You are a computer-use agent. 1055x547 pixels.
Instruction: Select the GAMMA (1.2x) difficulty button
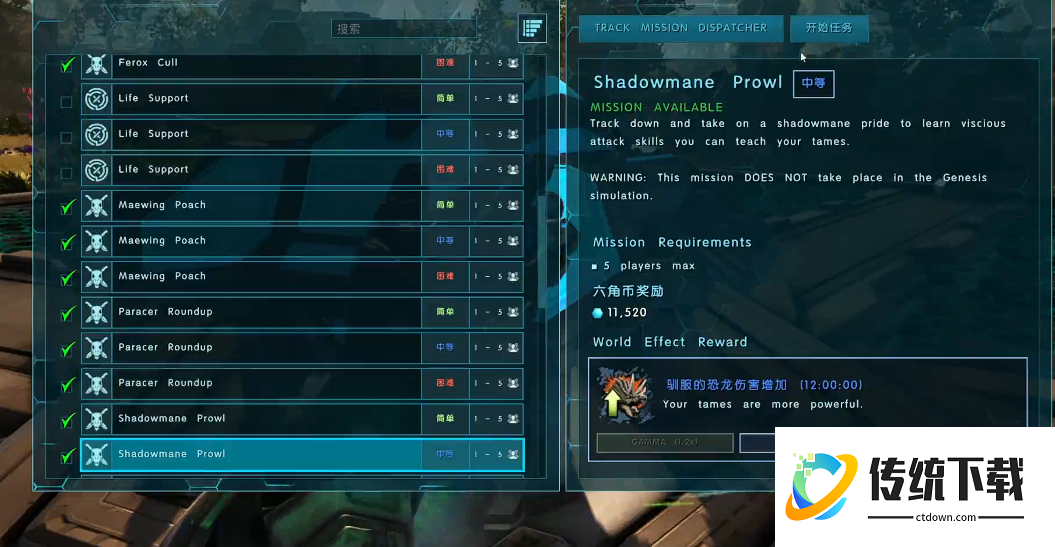coord(665,442)
